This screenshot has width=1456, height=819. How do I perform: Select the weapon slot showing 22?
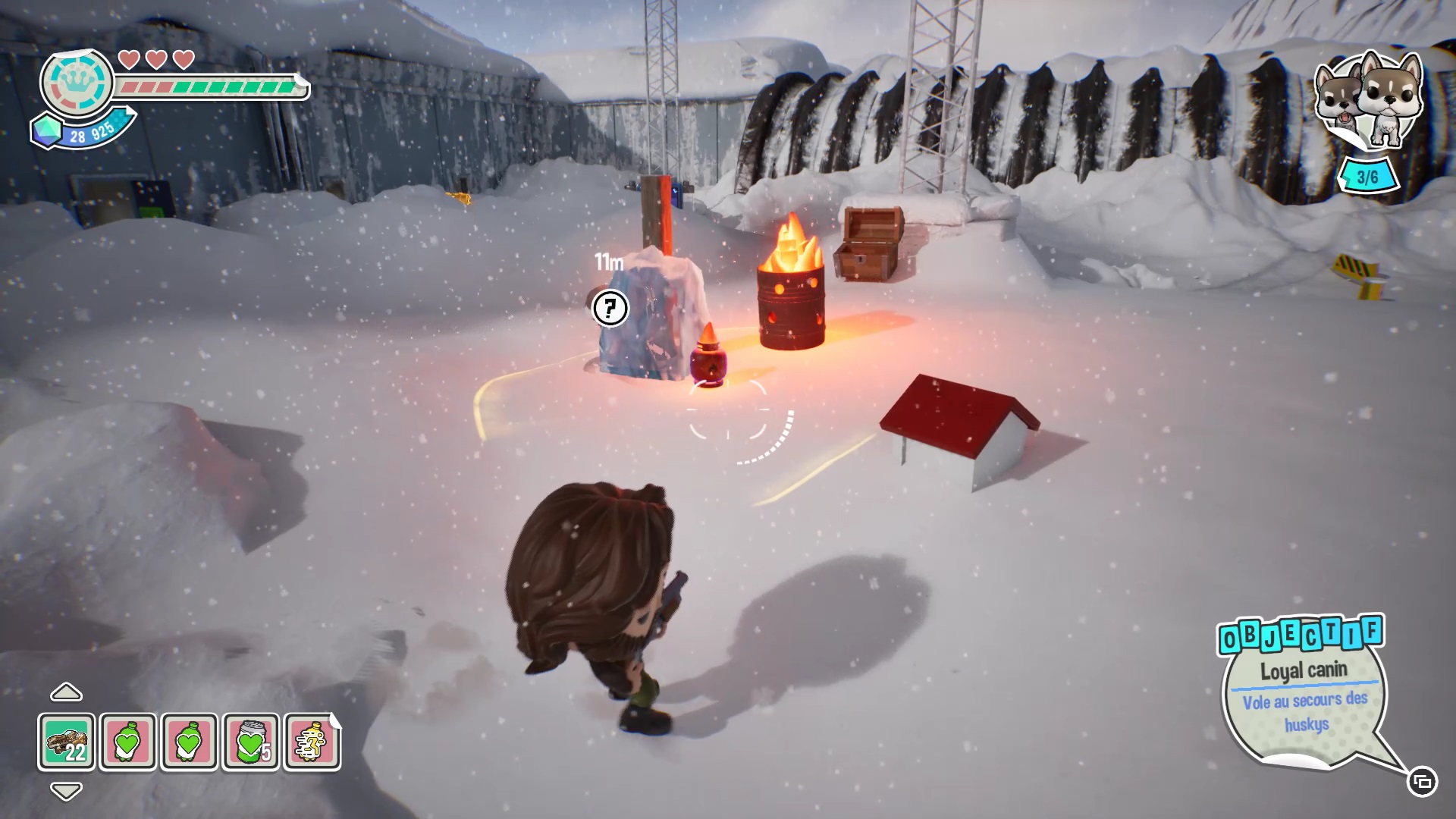point(67,742)
